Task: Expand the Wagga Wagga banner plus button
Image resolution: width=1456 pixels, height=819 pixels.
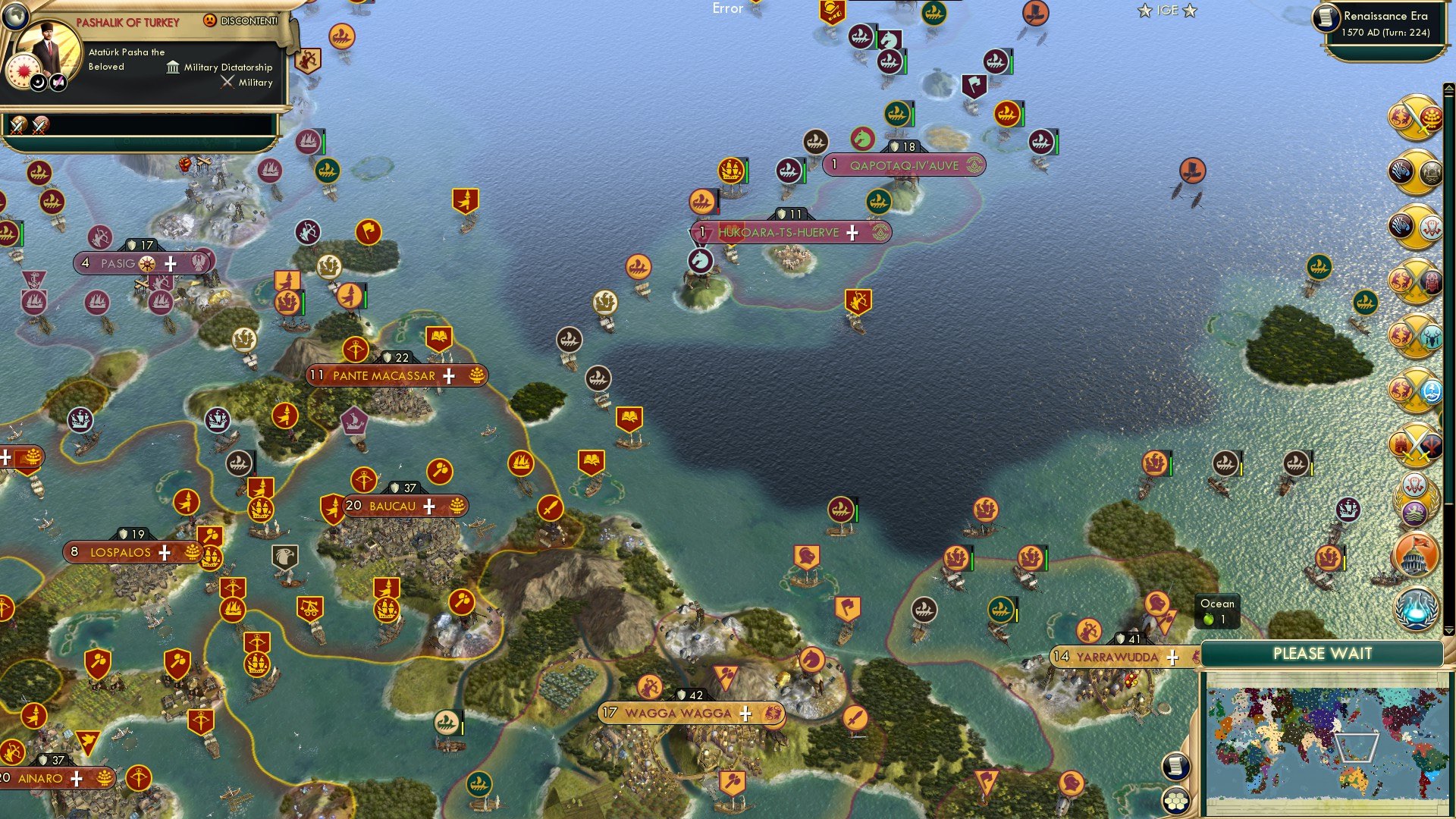Action: 746,713
